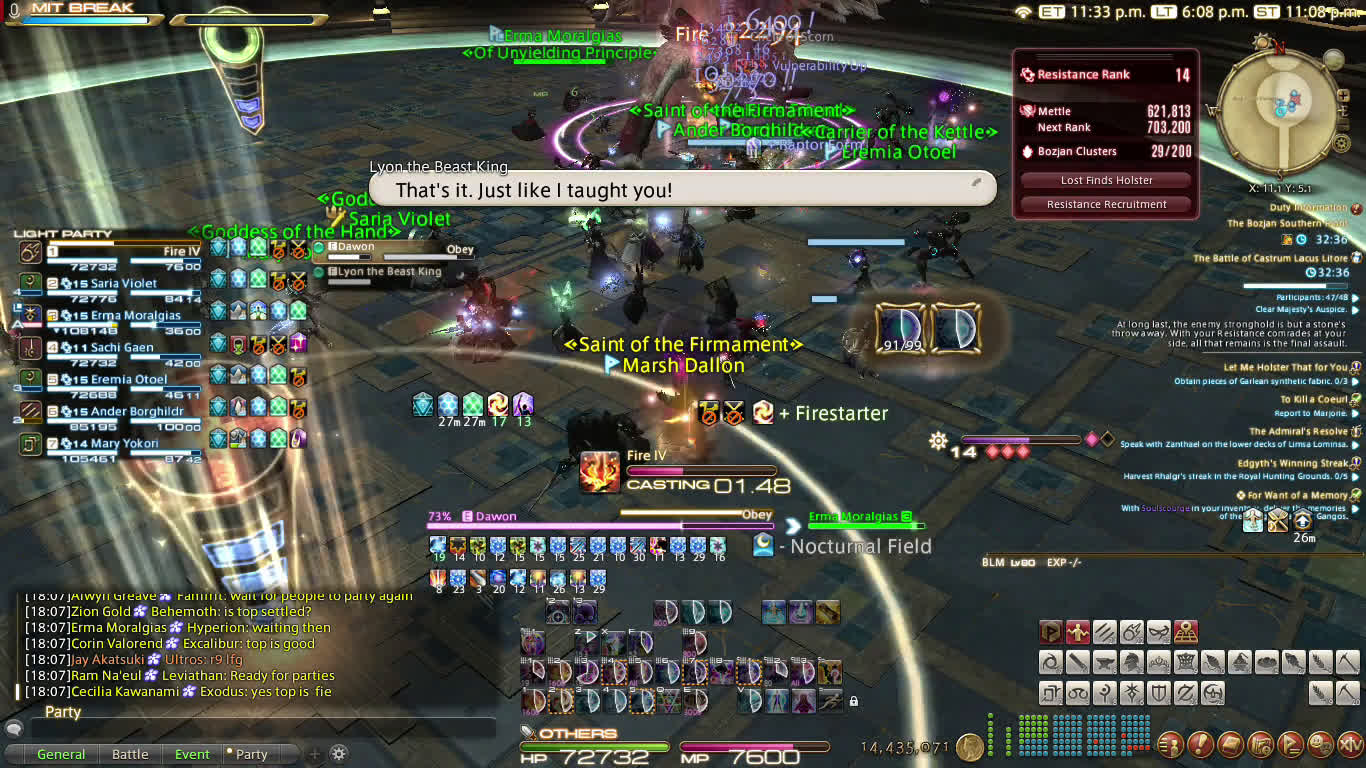The width and height of the screenshot is (1366, 768).
Task: Open the Character main menu icon
Action: coord(1171,744)
